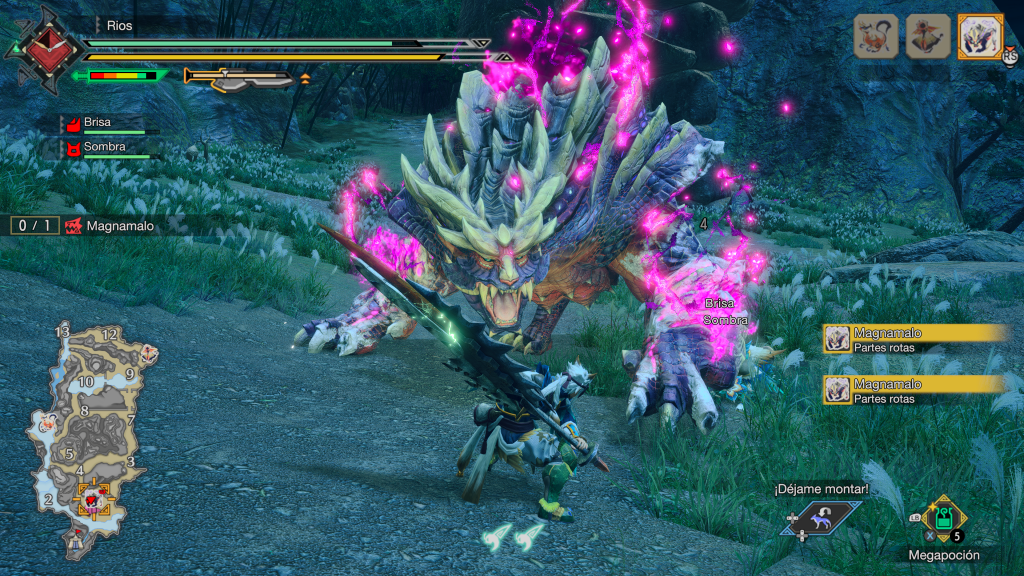1024x576 pixels.
Task: Click the main camp tent on the minimap
Action: click(76, 544)
